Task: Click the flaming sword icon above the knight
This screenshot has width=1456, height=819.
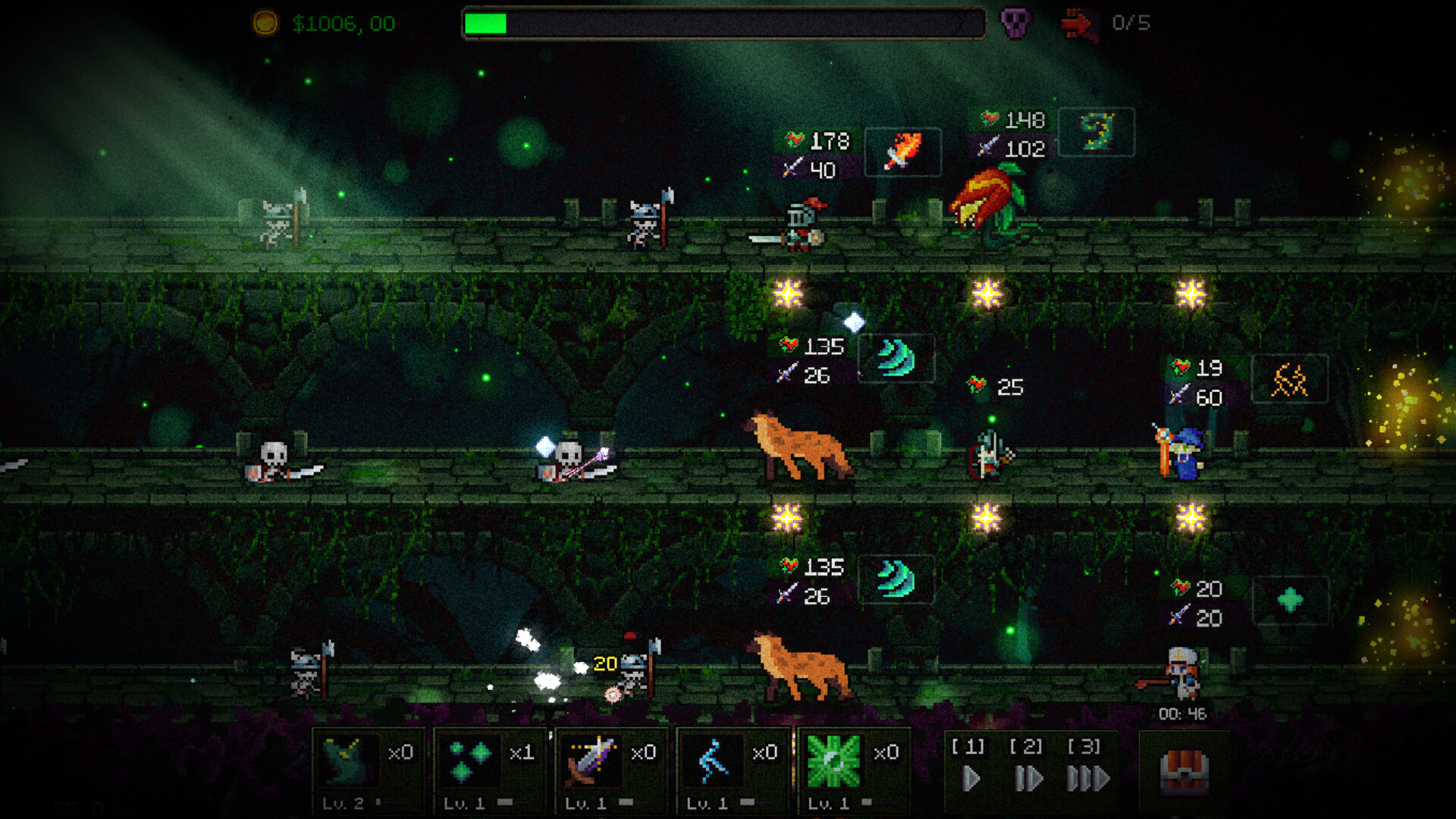Action: (x=902, y=151)
